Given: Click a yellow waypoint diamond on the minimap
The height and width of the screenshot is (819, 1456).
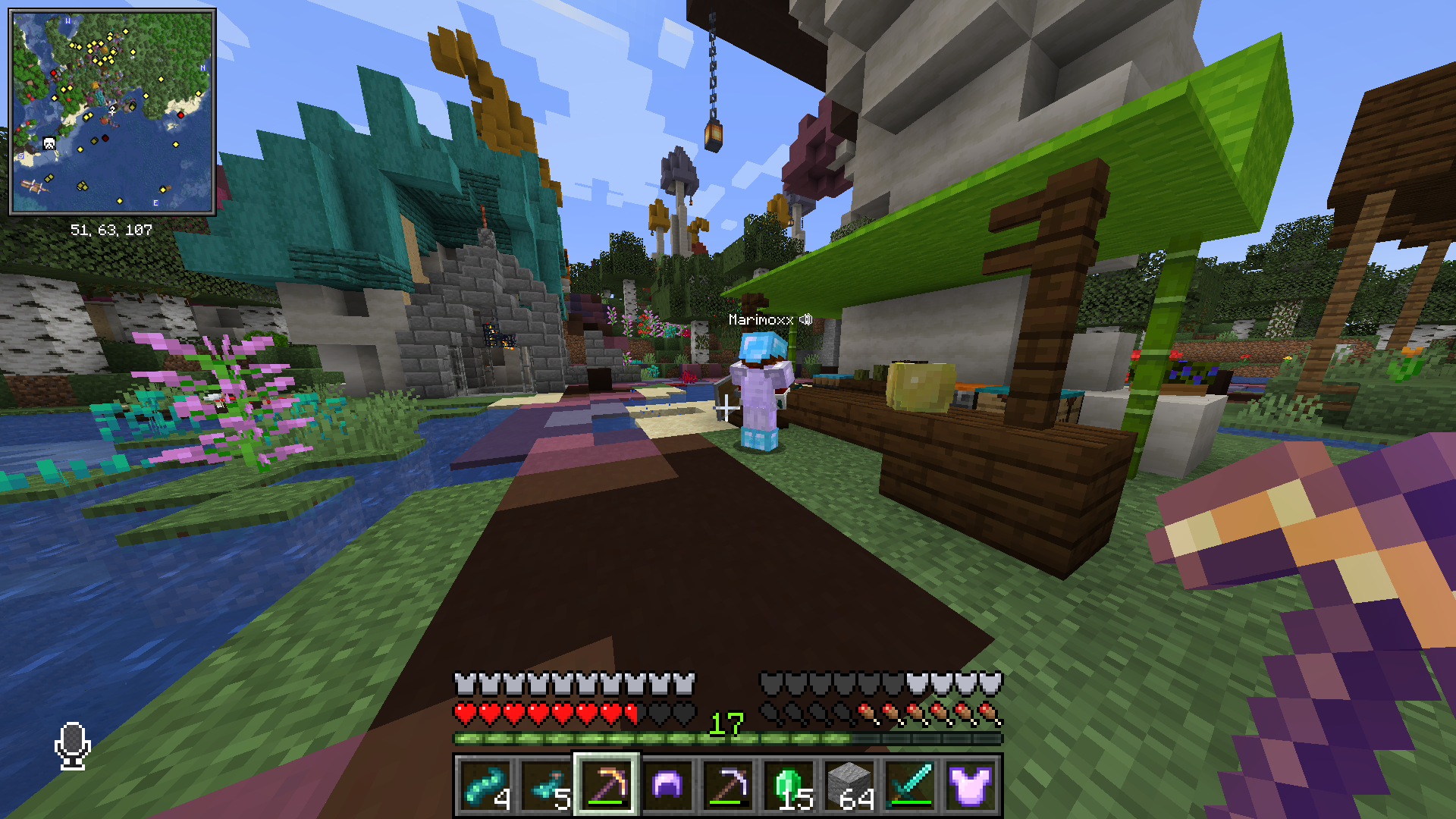Looking at the screenshot, I should tap(126, 31).
